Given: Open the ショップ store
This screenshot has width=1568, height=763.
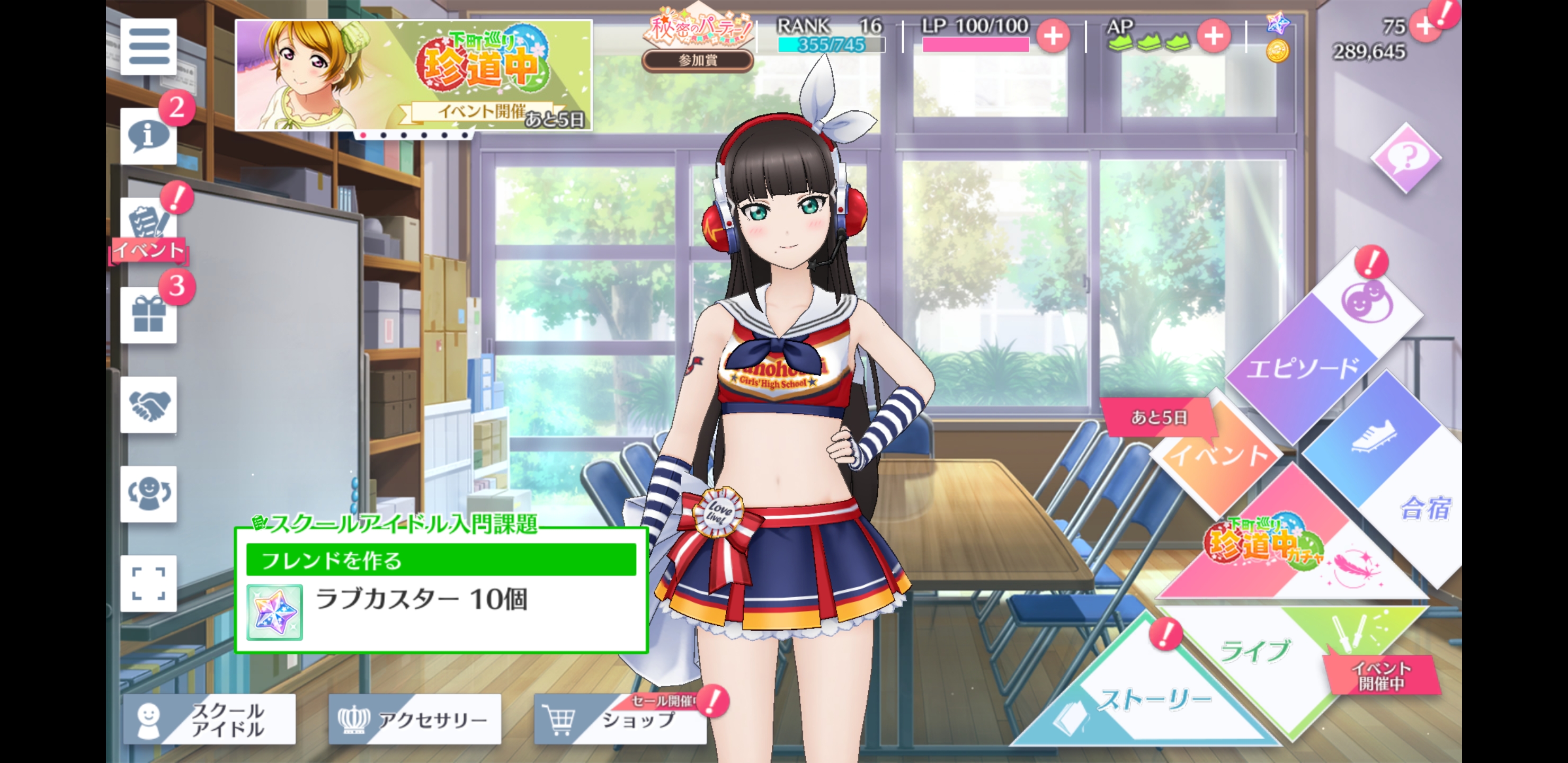Looking at the screenshot, I should (x=620, y=719).
